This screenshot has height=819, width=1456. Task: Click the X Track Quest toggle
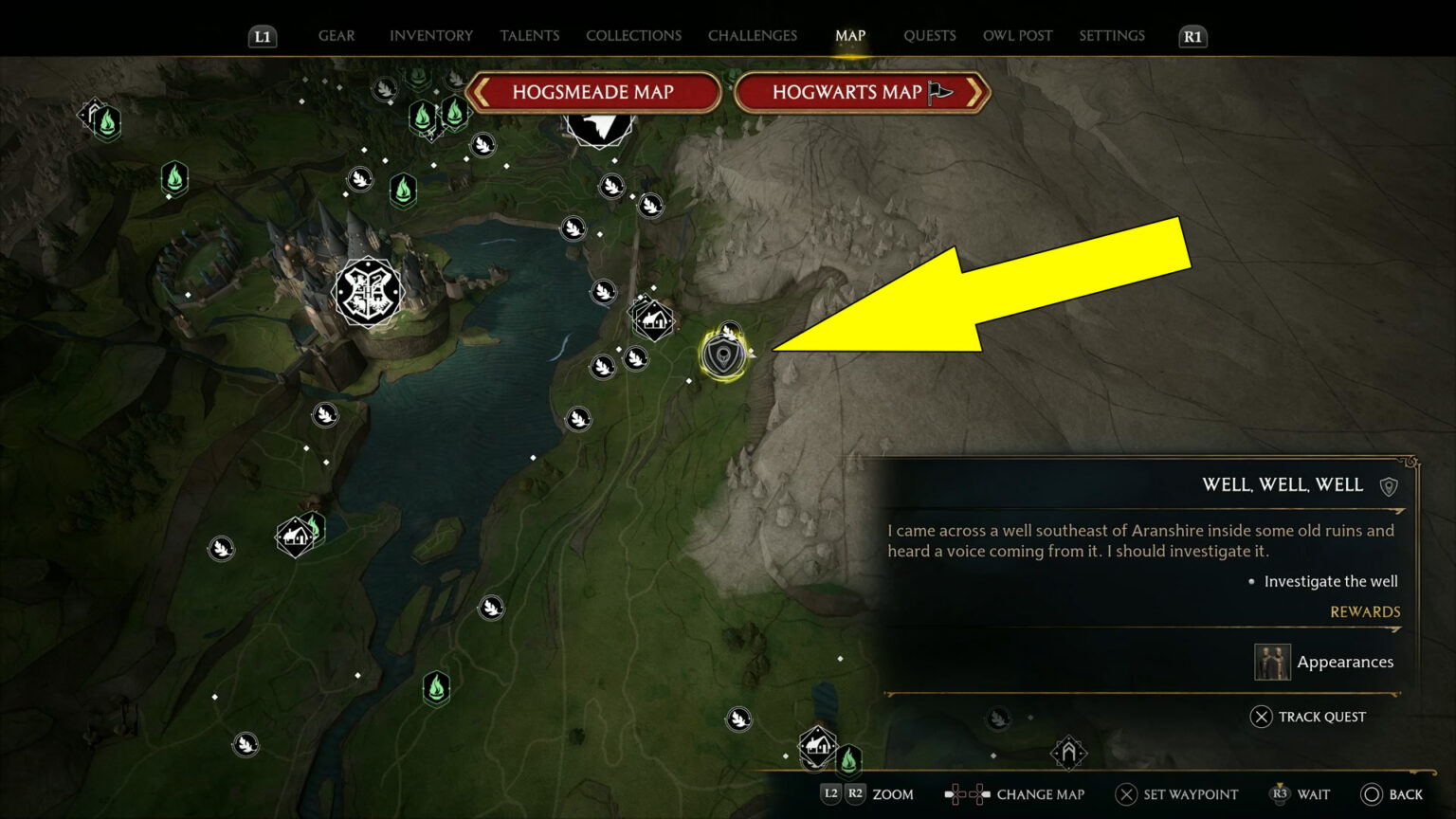tap(1308, 717)
